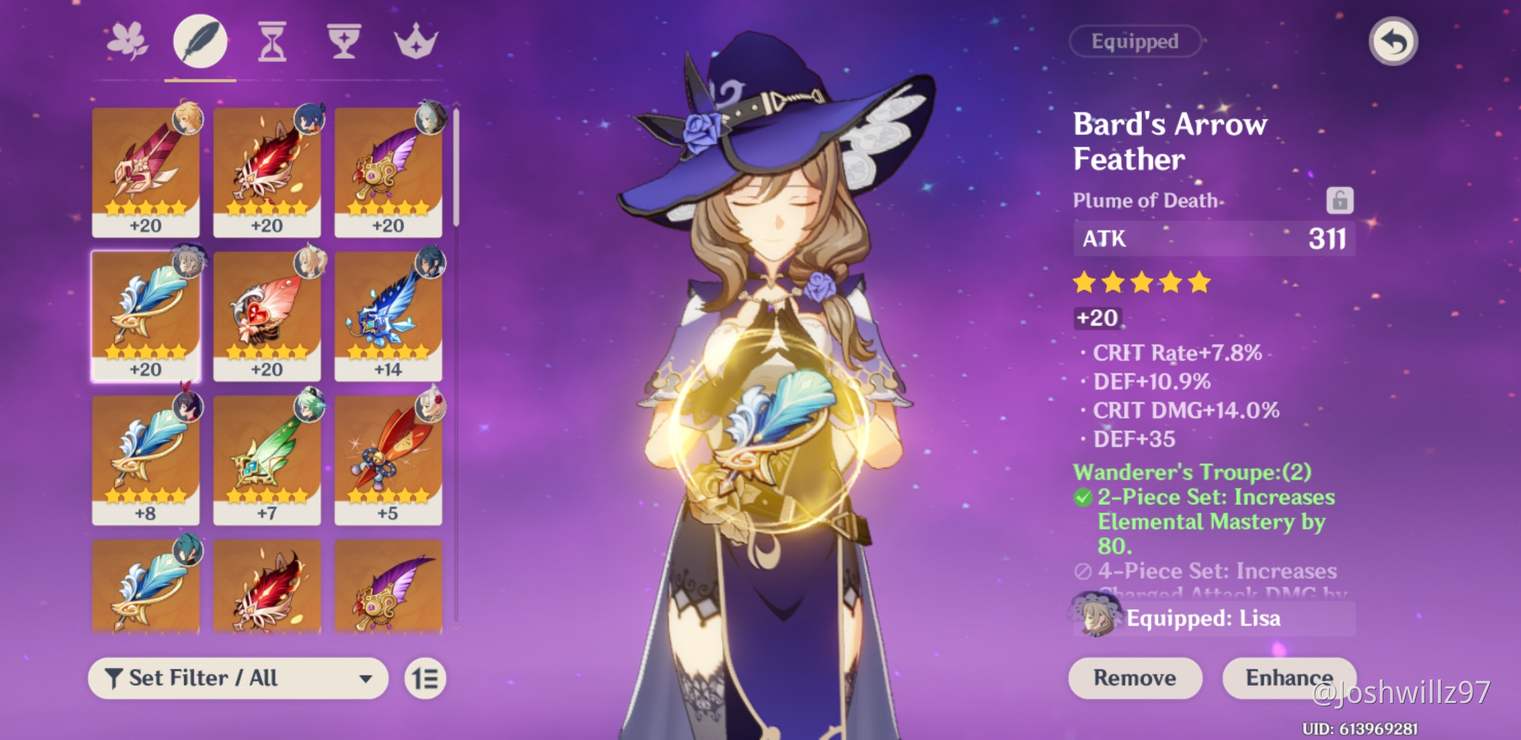This screenshot has width=1521, height=740.
Task: Open the Circlet of Logos crown category
Action: pyautogui.click(x=414, y=40)
